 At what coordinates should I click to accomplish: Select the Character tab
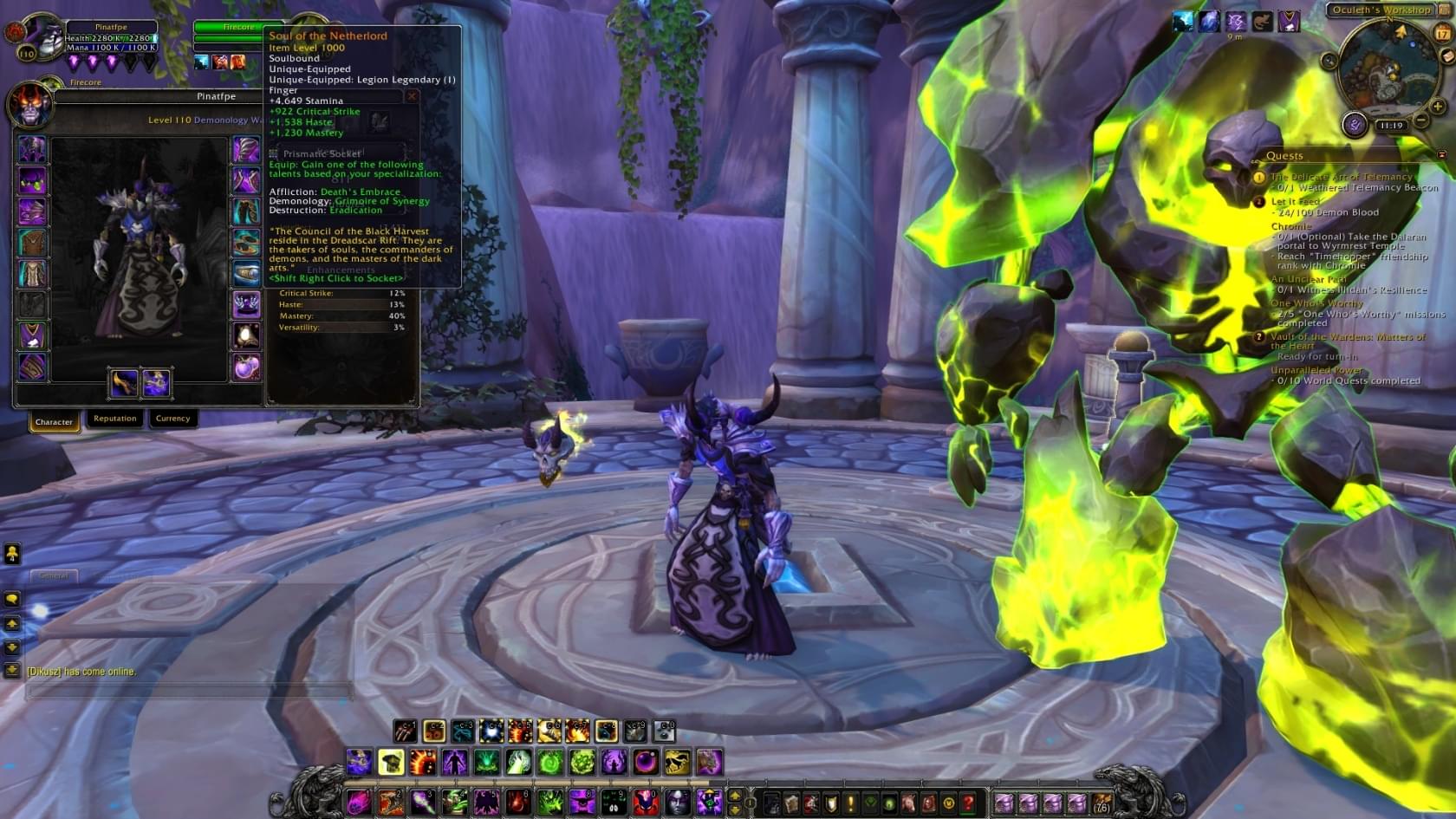[54, 422]
